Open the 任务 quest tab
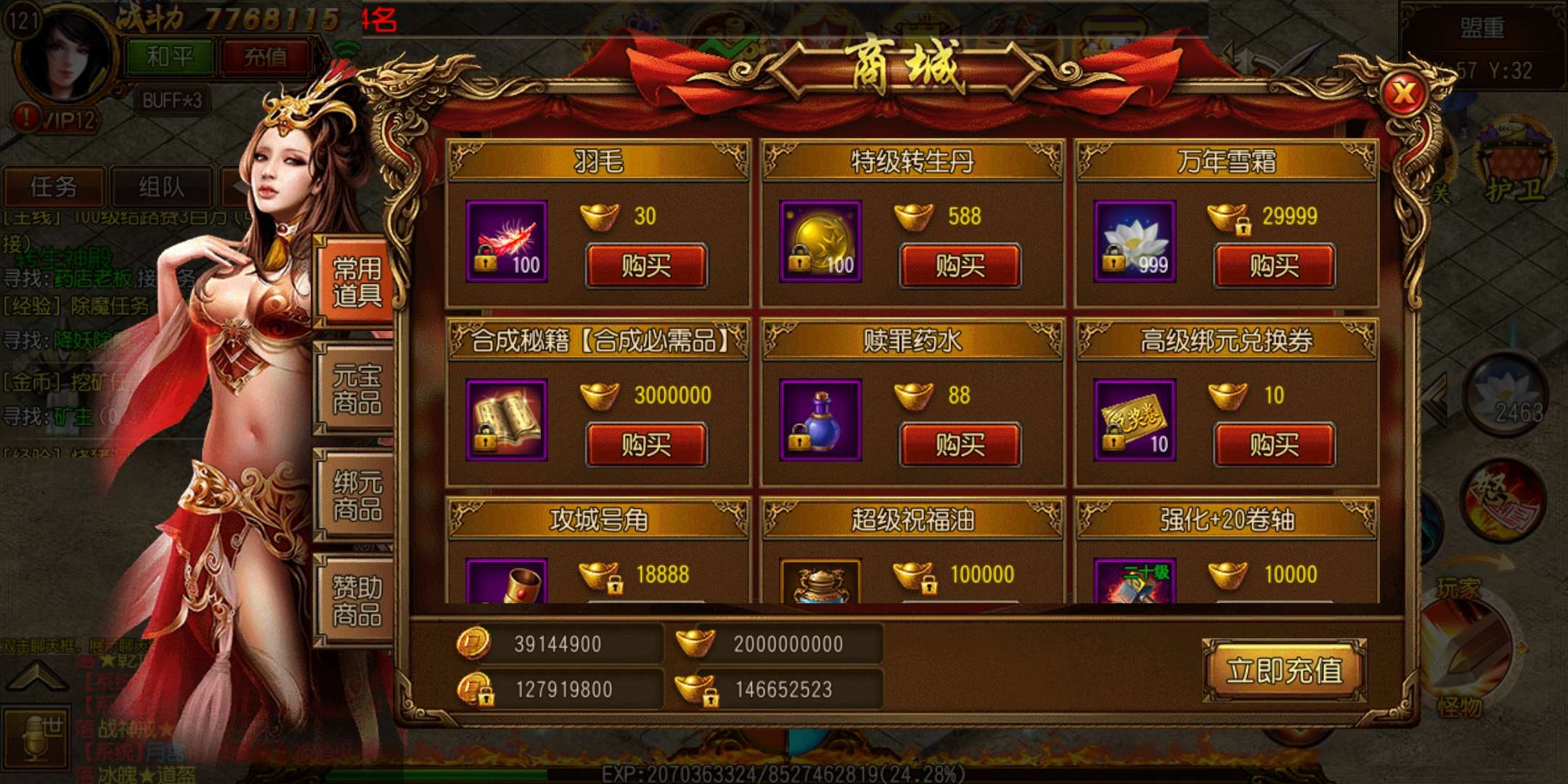The width and height of the screenshot is (1568, 784). tap(54, 187)
